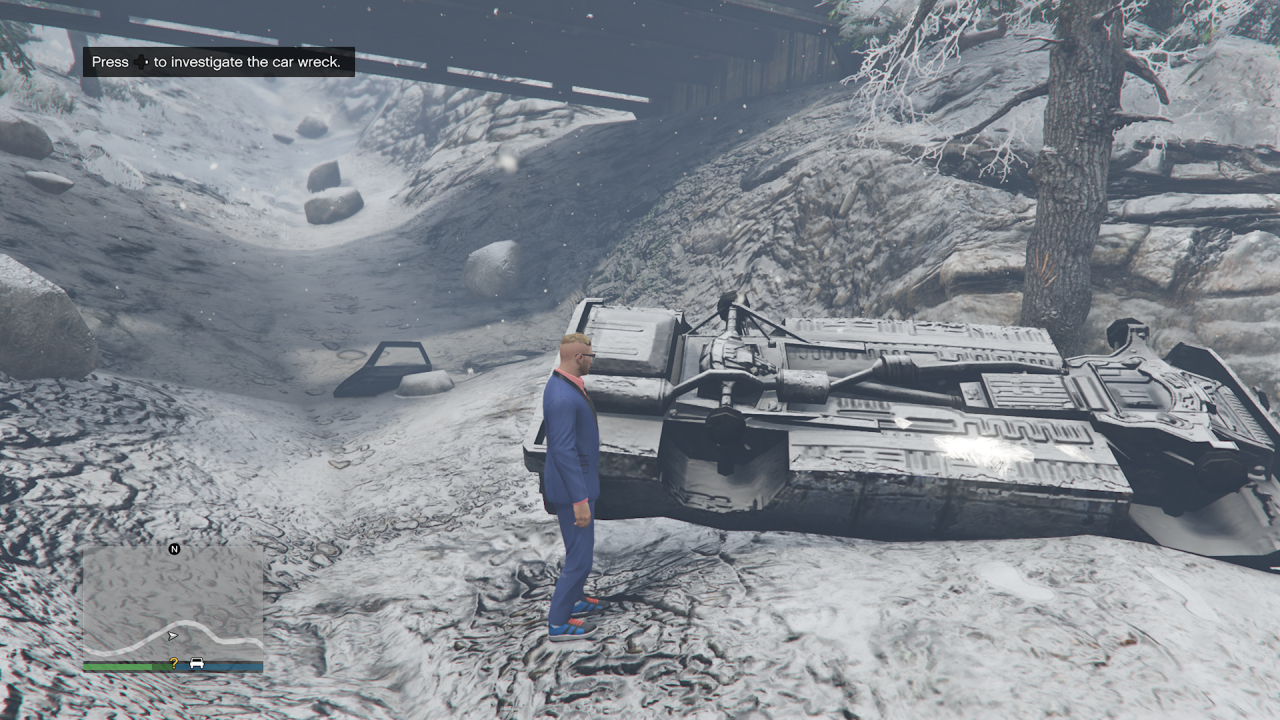Select the white car icon on the minimap bar
The width and height of the screenshot is (1280, 720).
196,663
